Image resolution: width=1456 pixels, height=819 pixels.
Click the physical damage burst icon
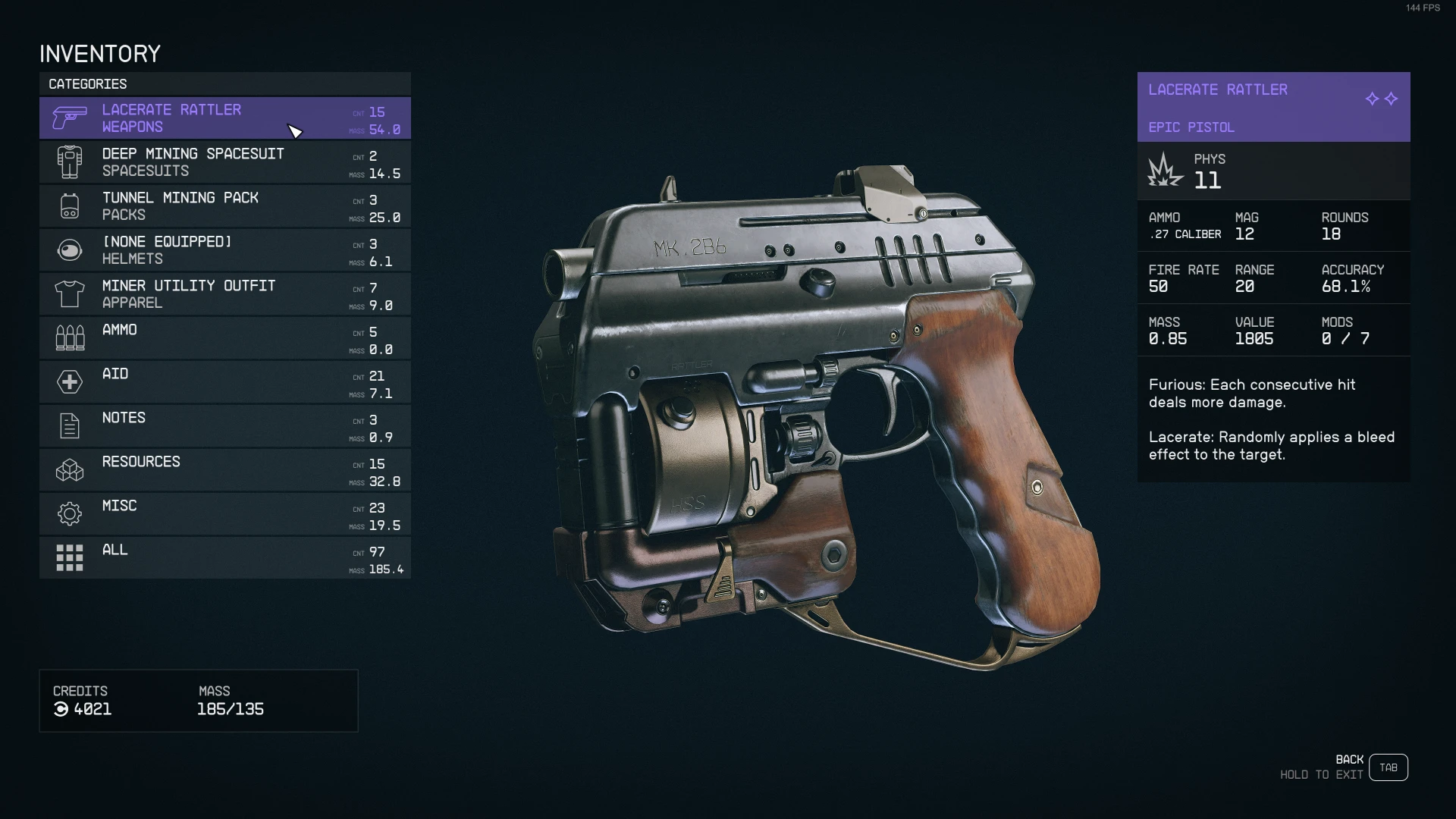click(x=1166, y=170)
